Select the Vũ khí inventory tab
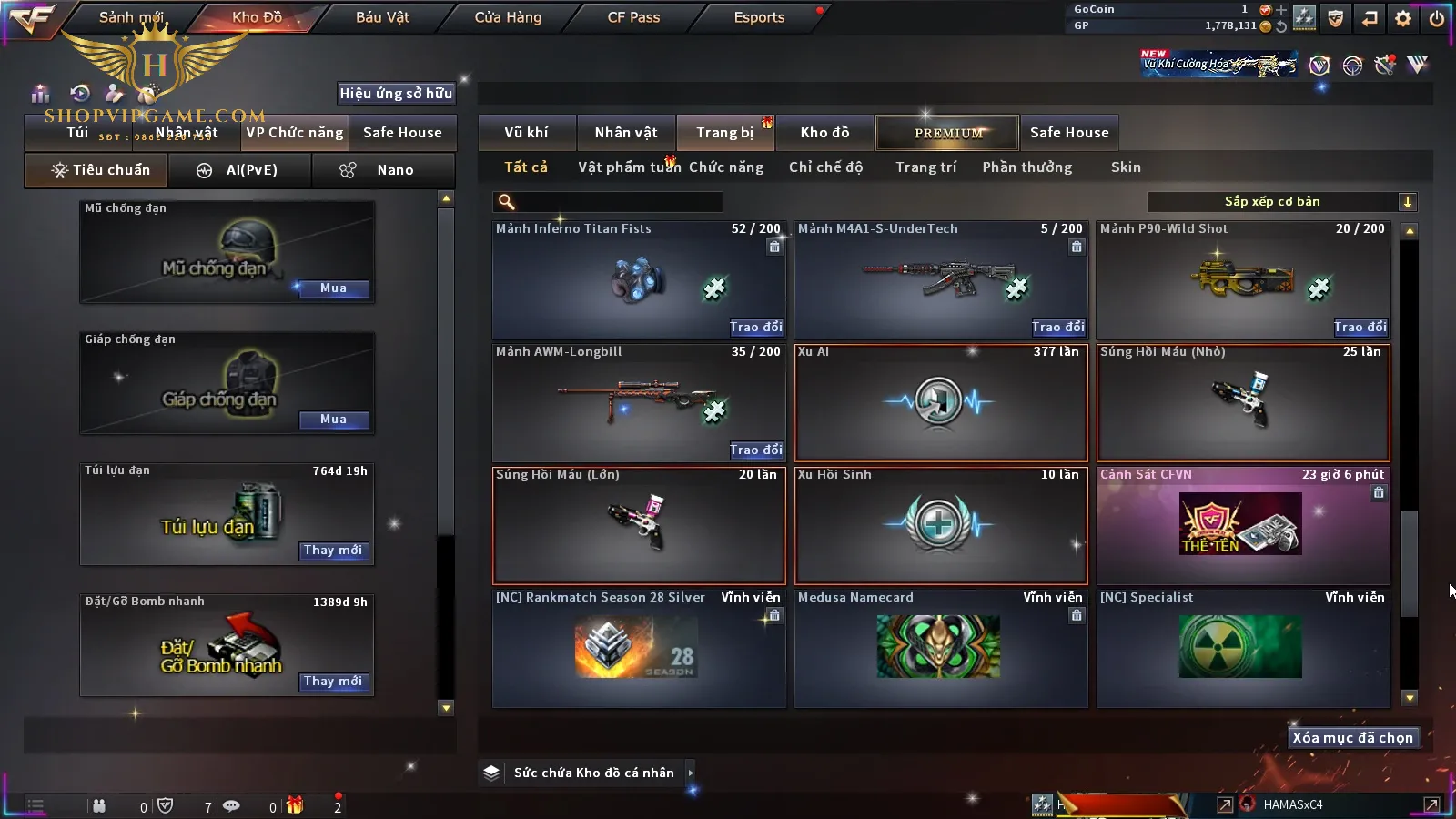 (x=526, y=133)
